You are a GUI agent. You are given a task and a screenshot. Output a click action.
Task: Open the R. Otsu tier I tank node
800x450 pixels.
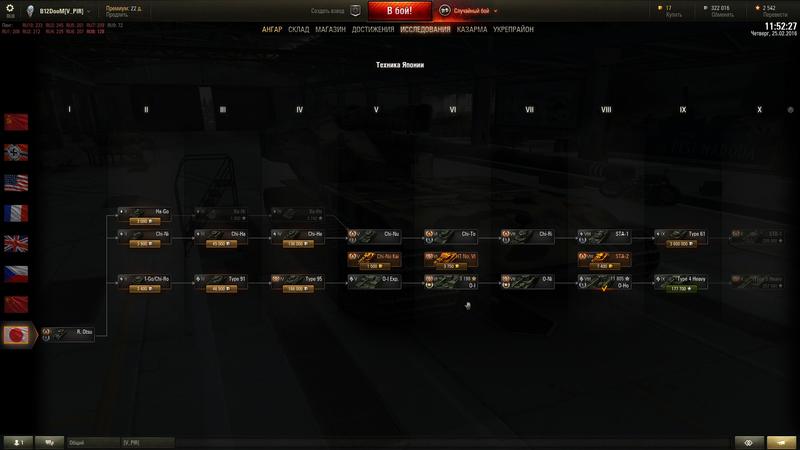click(70, 333)
